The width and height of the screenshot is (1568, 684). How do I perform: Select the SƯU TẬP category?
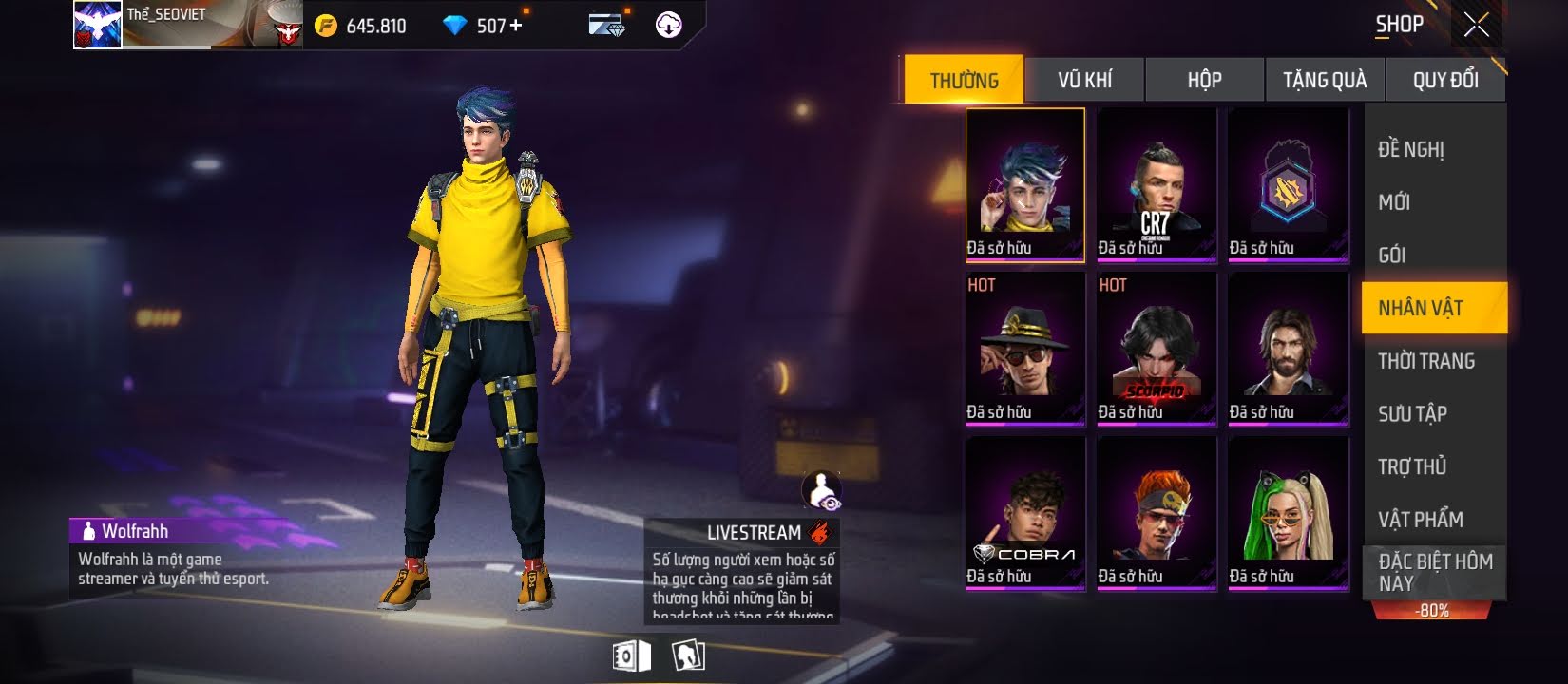point(1413,413)
